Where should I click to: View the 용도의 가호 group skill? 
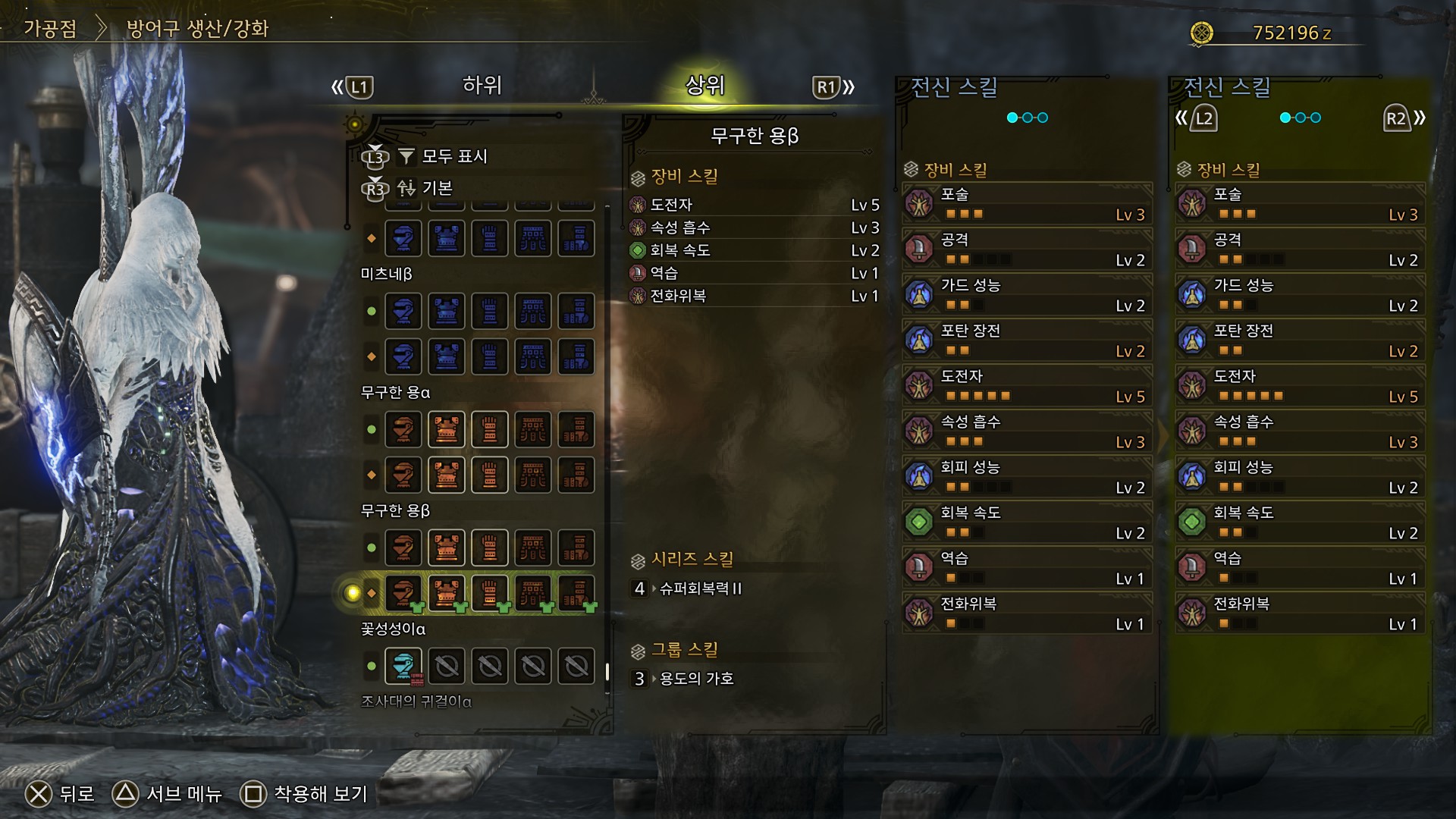point(695,679)
